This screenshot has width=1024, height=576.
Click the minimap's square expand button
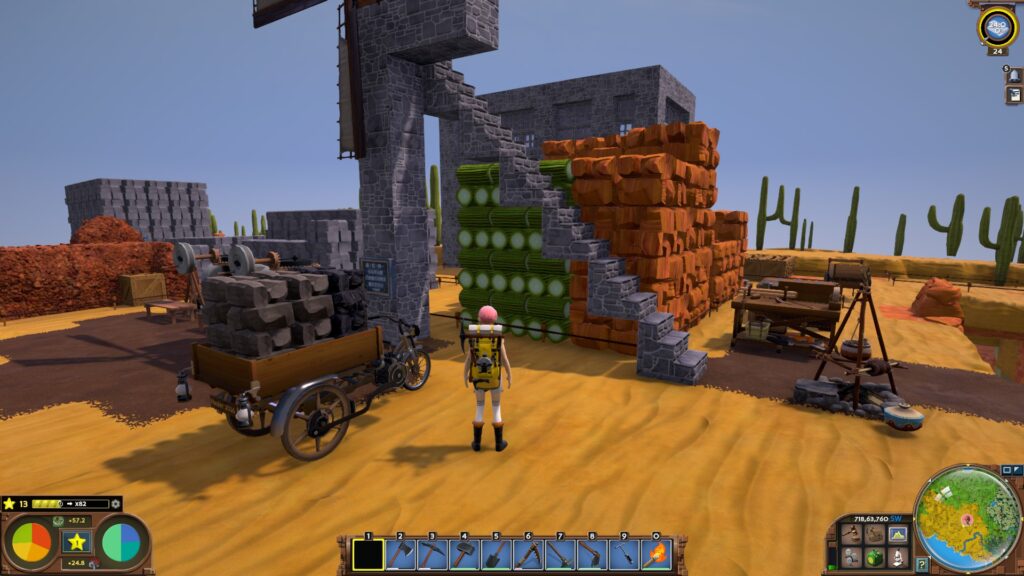1007,469
